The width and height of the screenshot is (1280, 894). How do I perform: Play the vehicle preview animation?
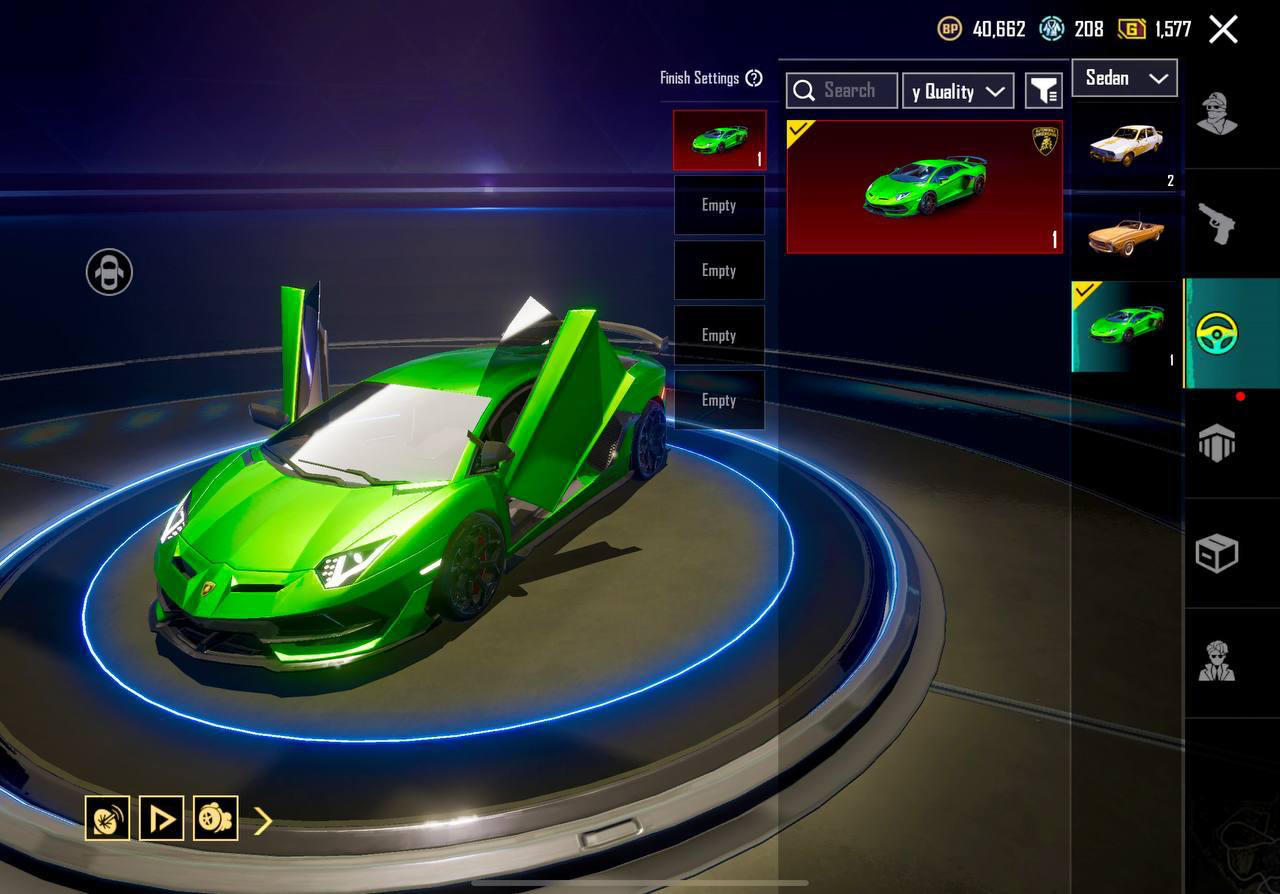click(161, 818)
